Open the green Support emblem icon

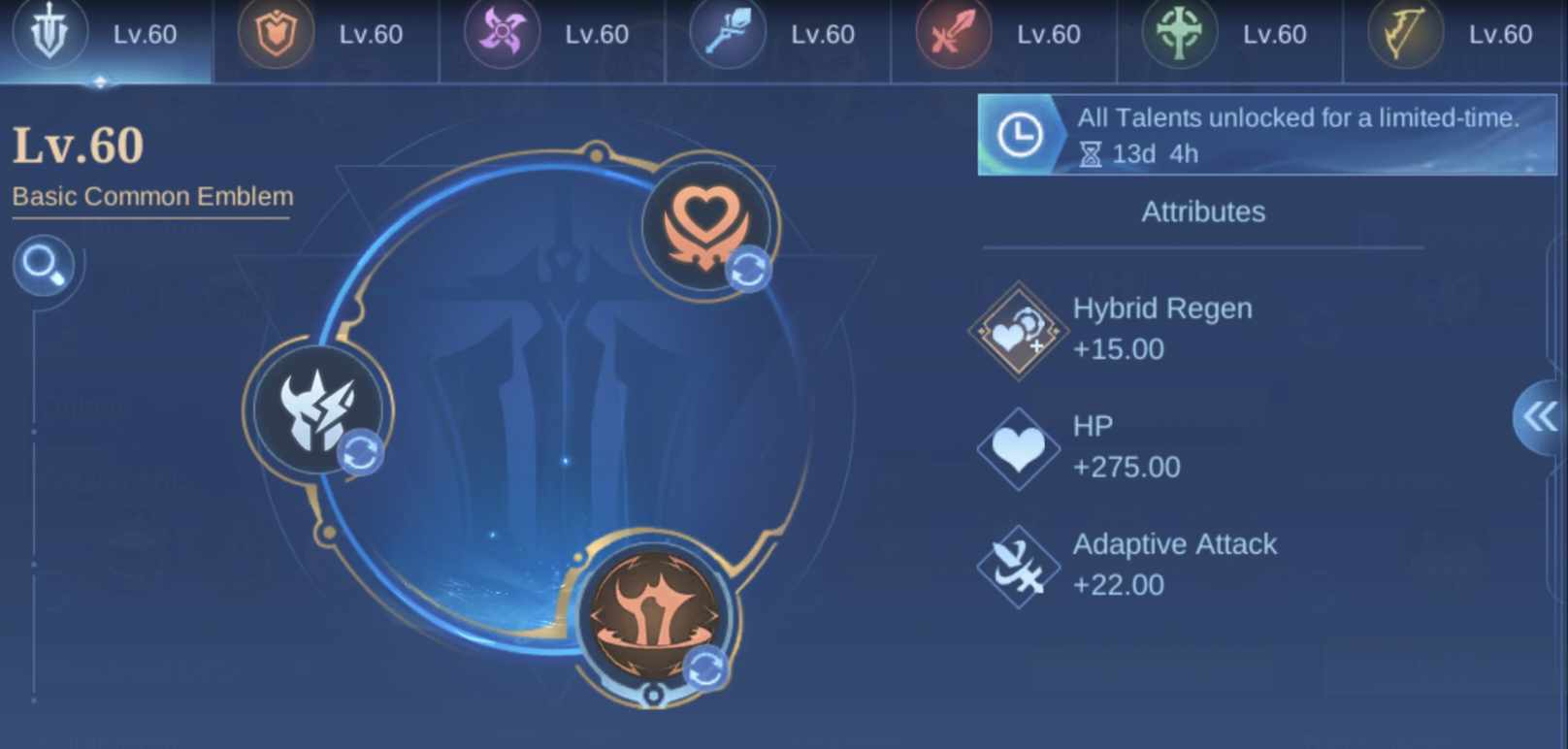pyautogui.click(x=1177, y=35)
